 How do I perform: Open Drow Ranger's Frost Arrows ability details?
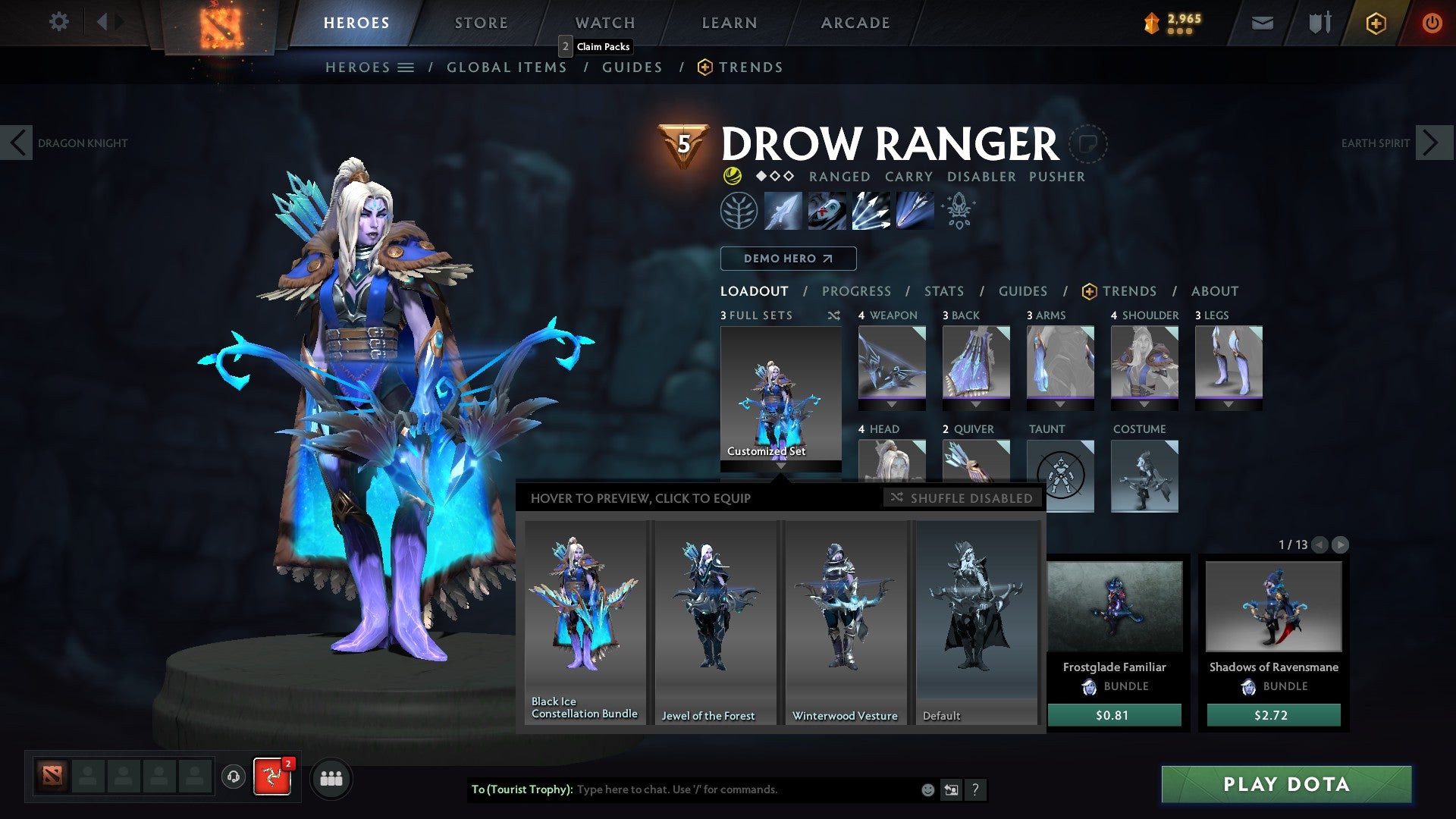[783, 211]
